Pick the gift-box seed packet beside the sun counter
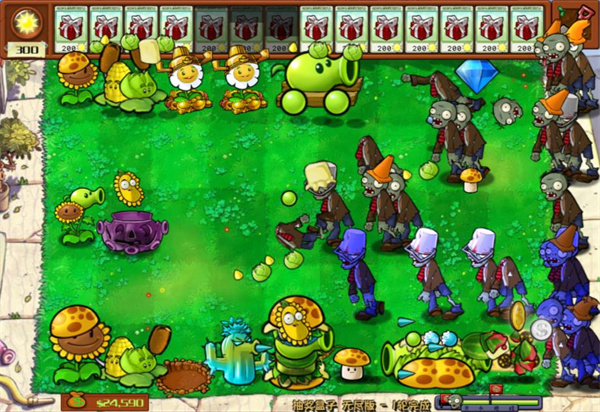 pyautogui.click(x=70, y=29)
